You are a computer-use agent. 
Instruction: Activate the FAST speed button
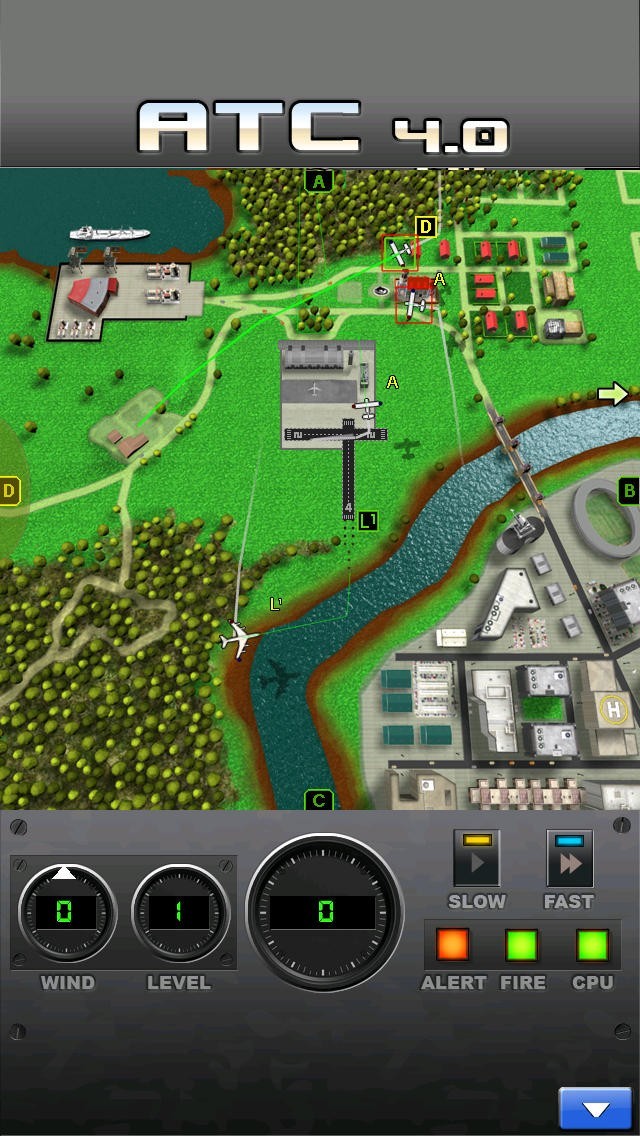tap(569, 859)
